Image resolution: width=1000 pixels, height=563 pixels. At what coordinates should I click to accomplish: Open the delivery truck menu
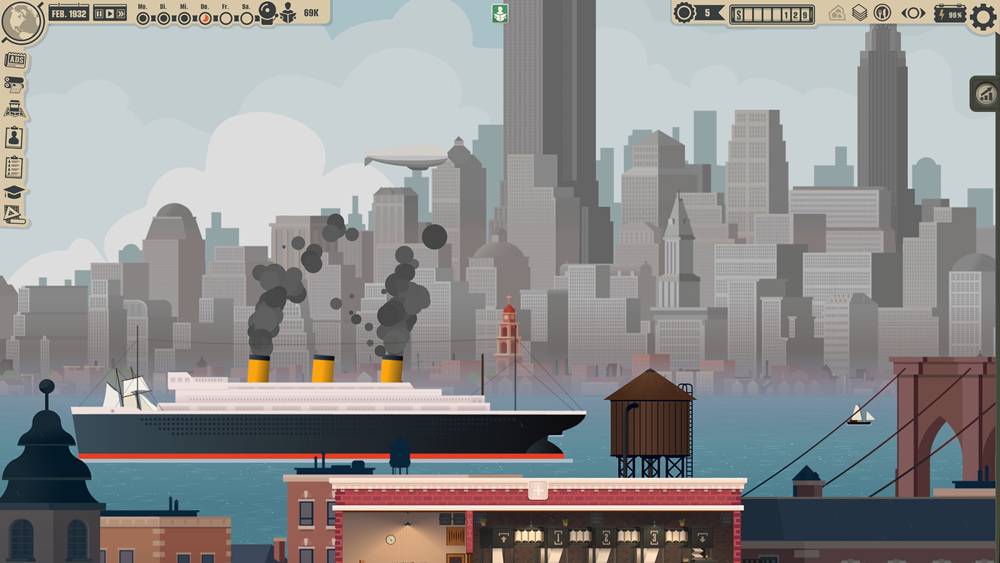pos(14,110)
